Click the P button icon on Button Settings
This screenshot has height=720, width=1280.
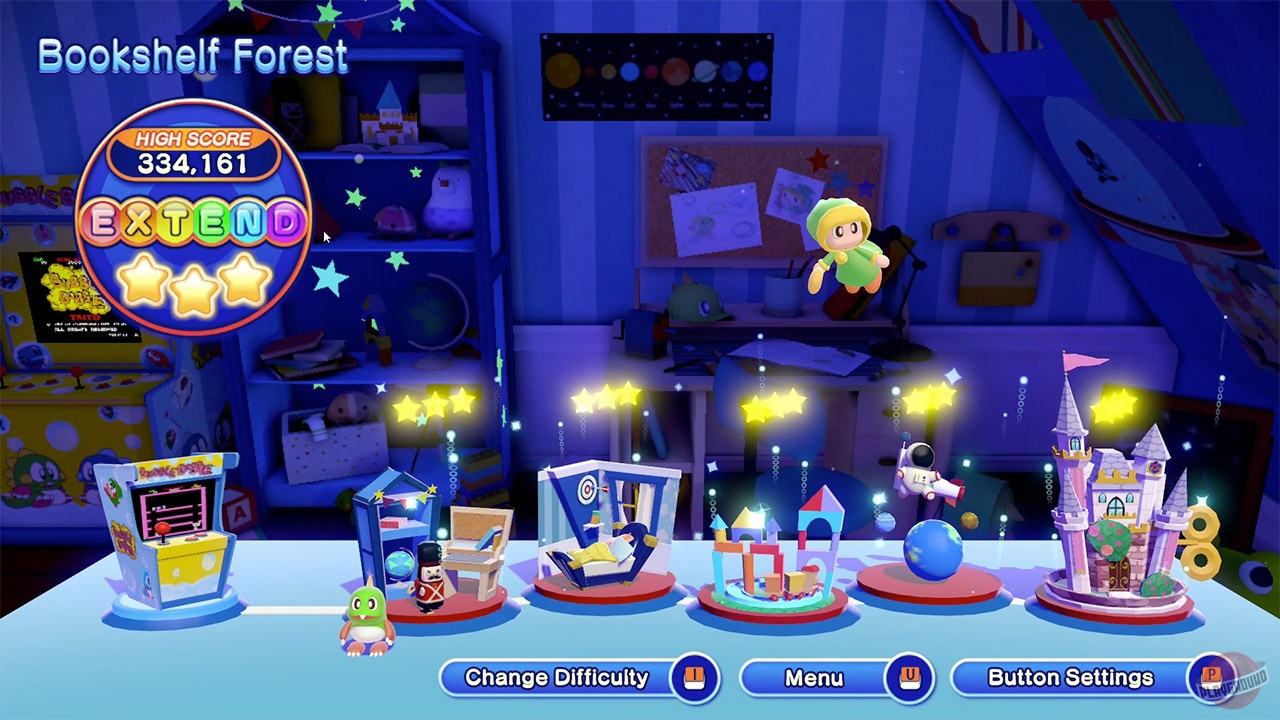tap(1209, 677)
